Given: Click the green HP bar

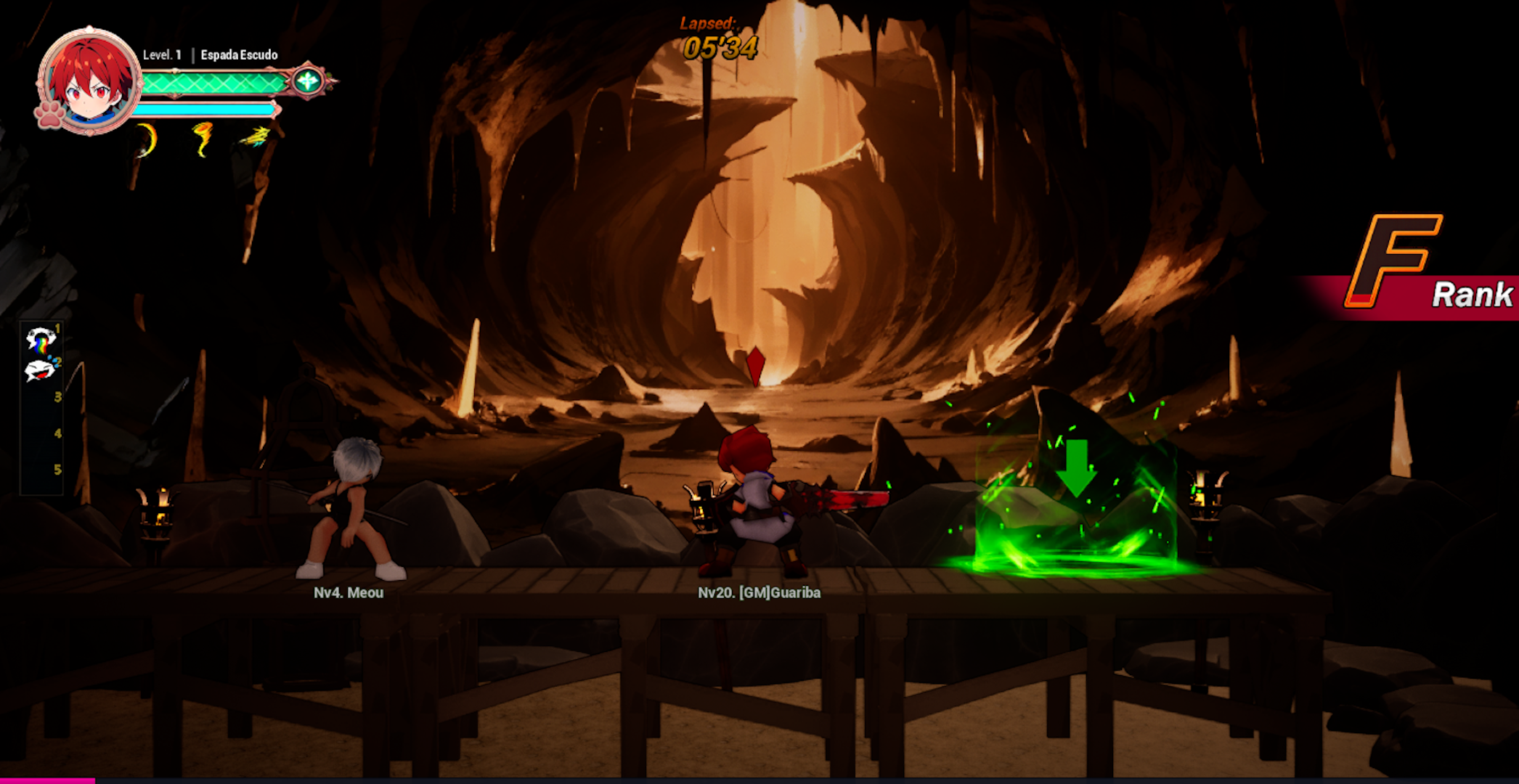Looking at the screenshot, I should coord(211,81).
